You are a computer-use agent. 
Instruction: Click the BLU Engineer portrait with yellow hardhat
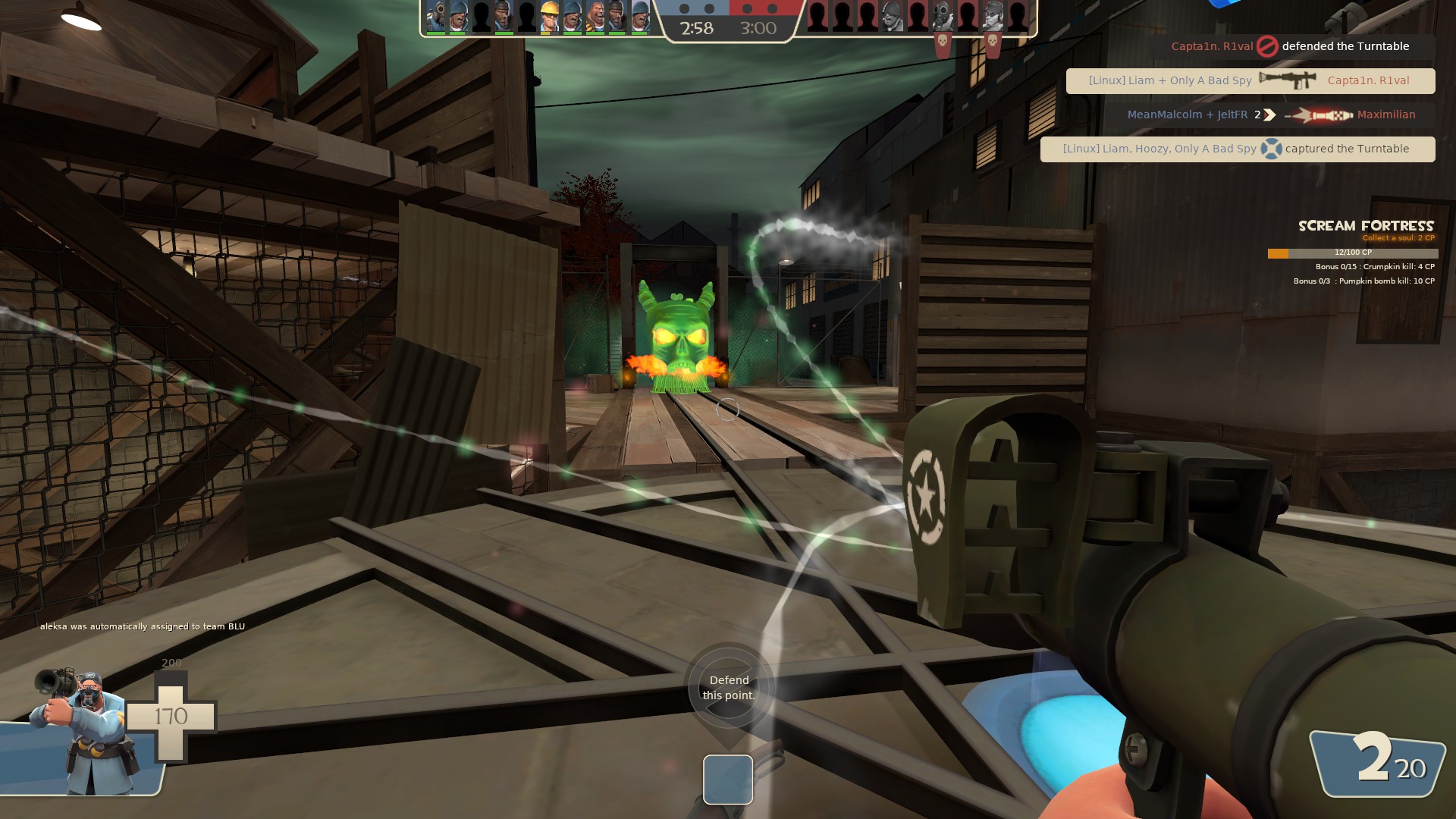click(549, 17)
